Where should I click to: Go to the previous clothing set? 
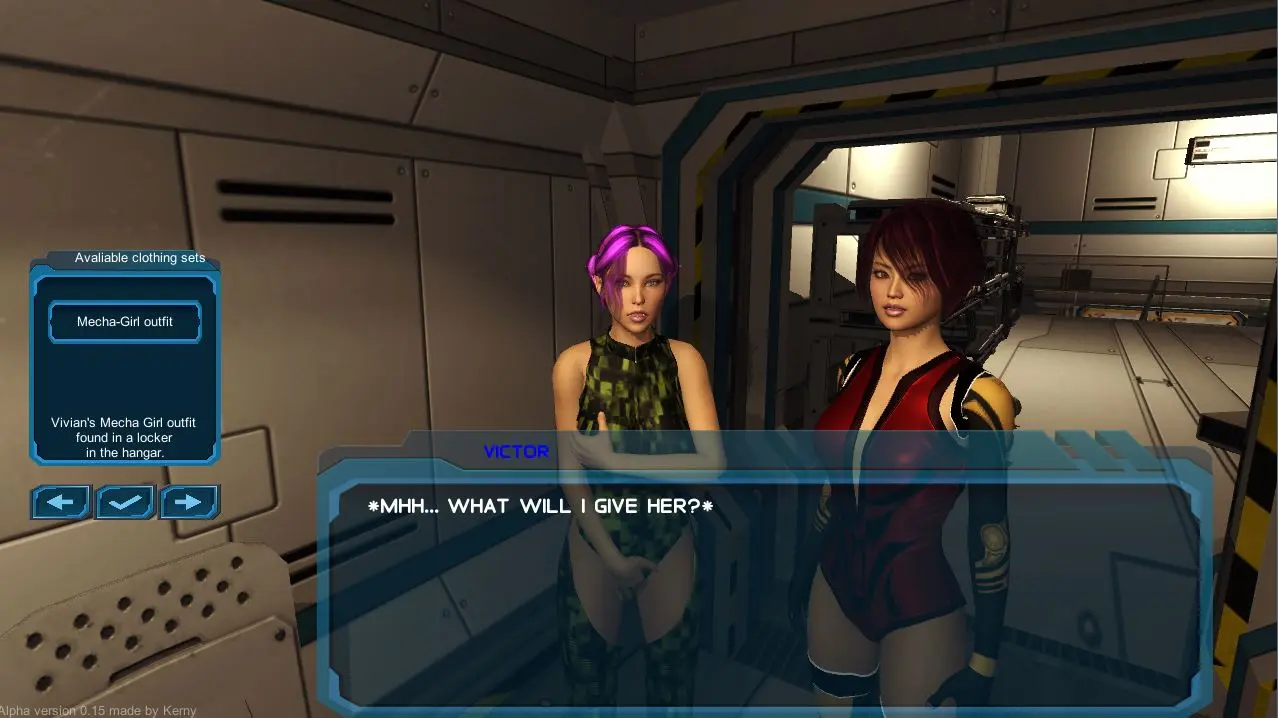point(61,502)
